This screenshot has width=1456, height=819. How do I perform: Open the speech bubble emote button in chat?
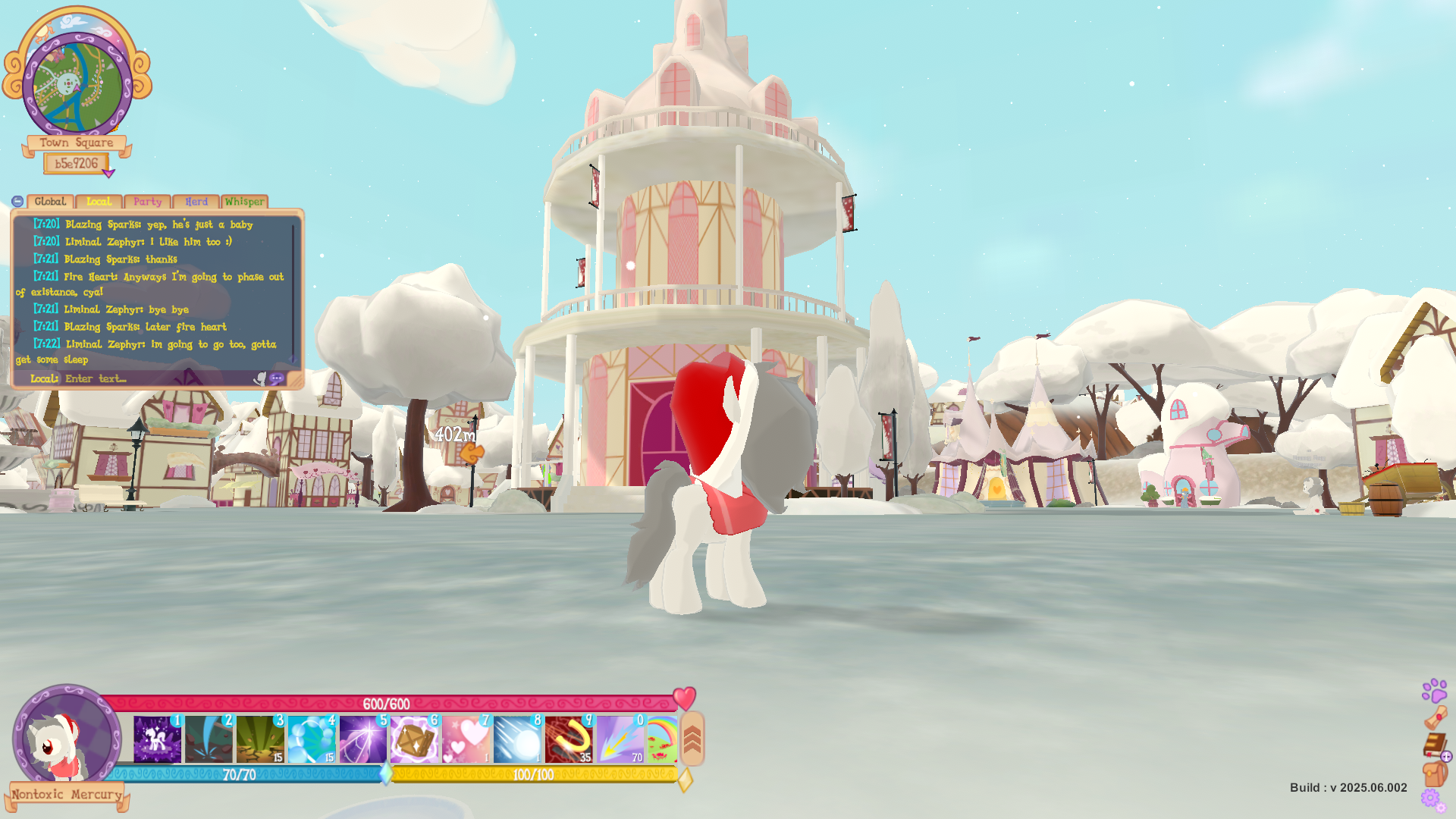pos(277,378)
